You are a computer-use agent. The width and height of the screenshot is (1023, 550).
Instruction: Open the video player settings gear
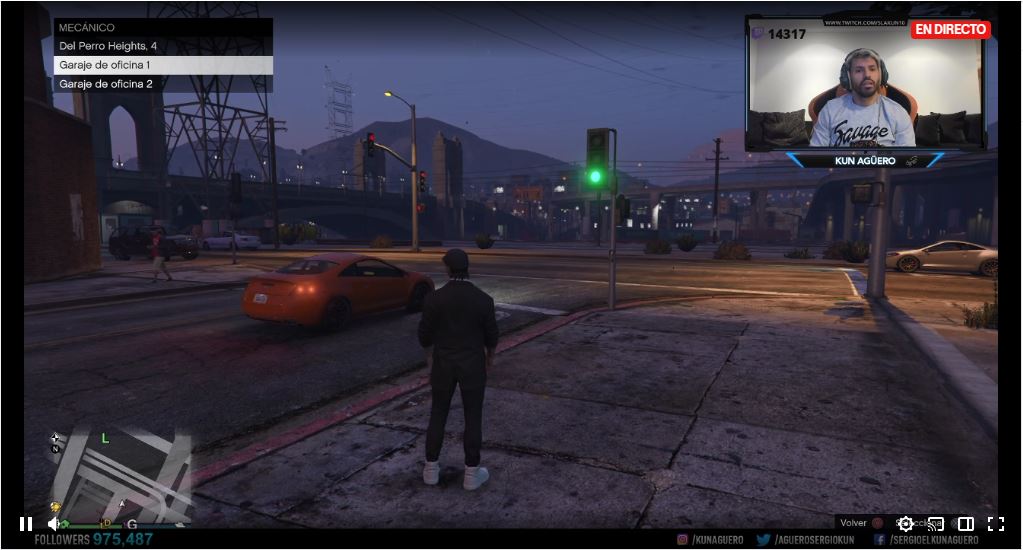click(906, 524)
